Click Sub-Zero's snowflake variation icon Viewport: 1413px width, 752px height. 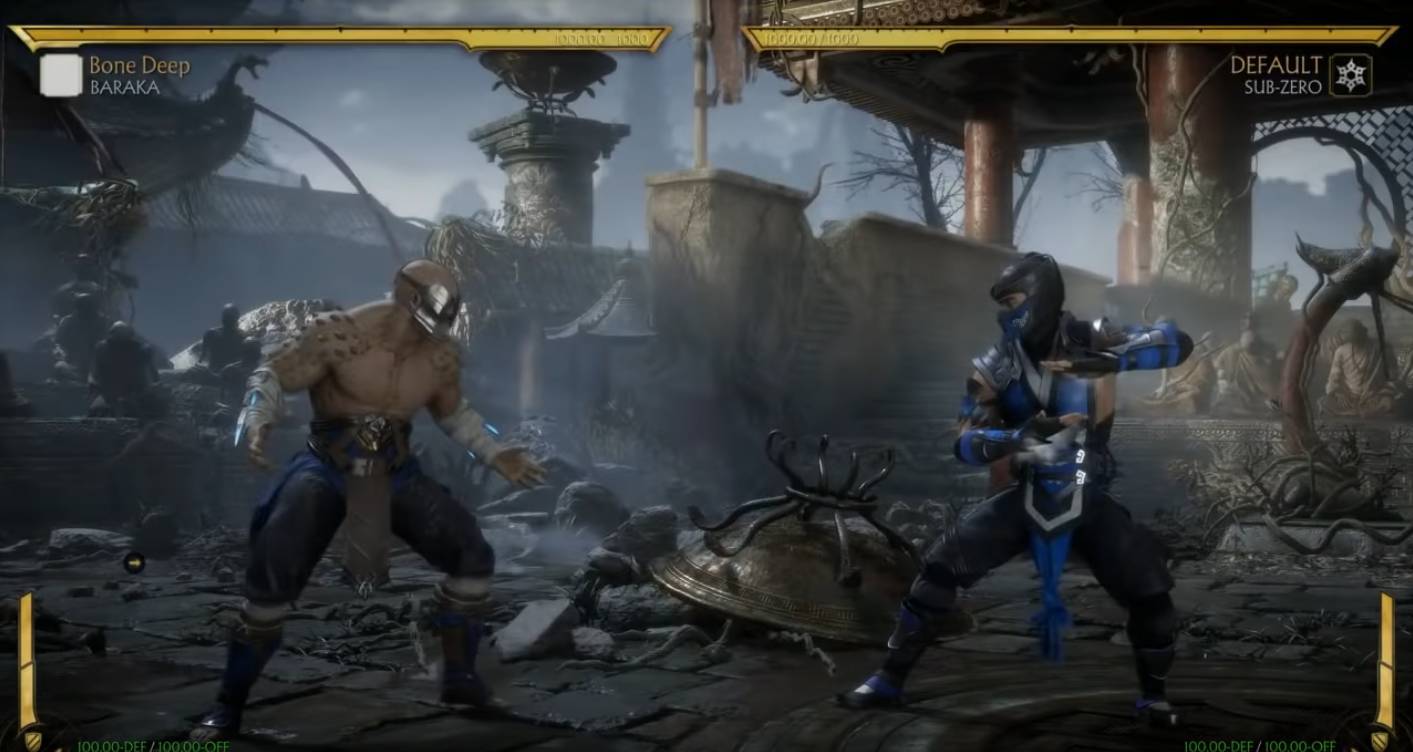[x=1350, y=76]
